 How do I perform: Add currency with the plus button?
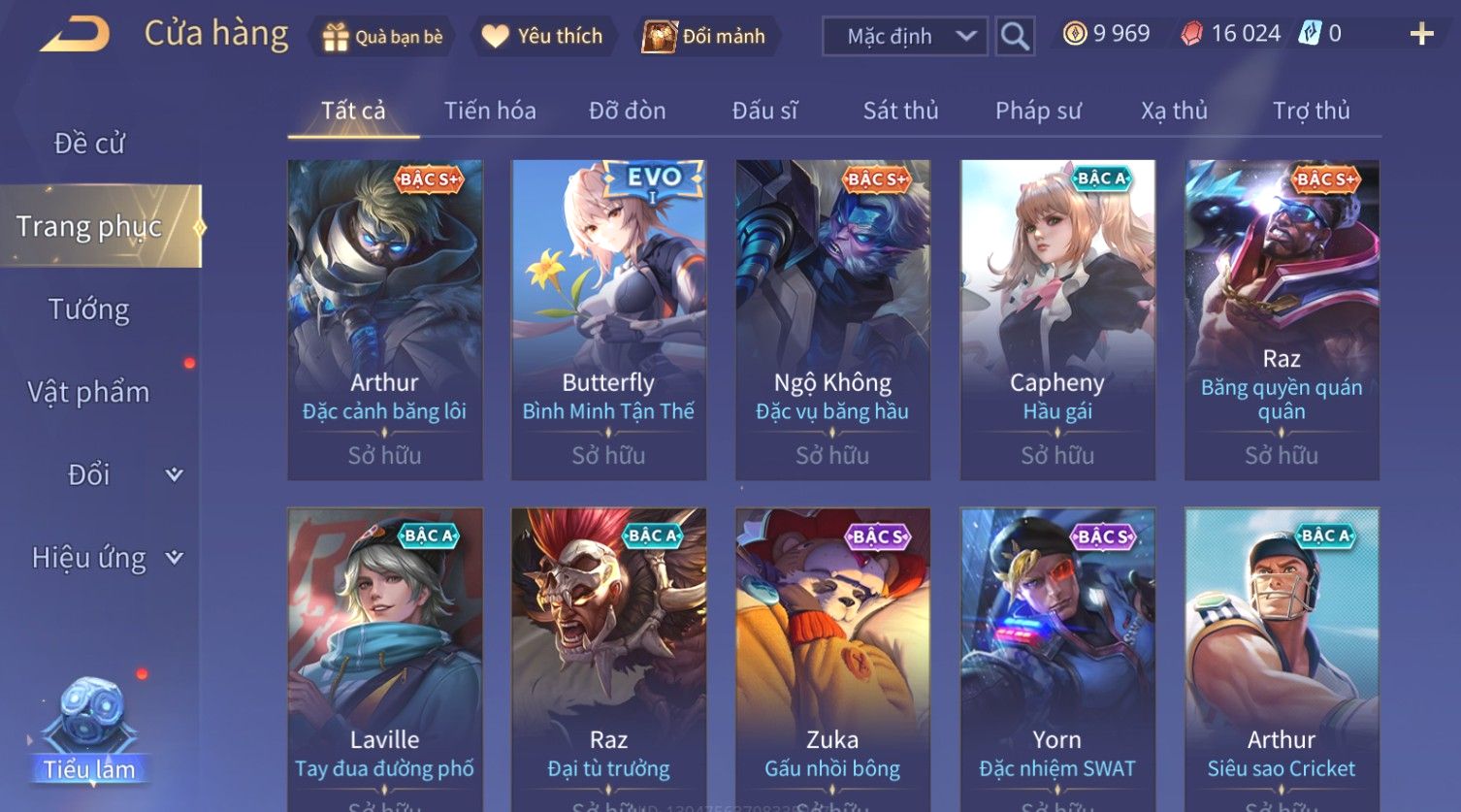click(x=1421, y=35)
